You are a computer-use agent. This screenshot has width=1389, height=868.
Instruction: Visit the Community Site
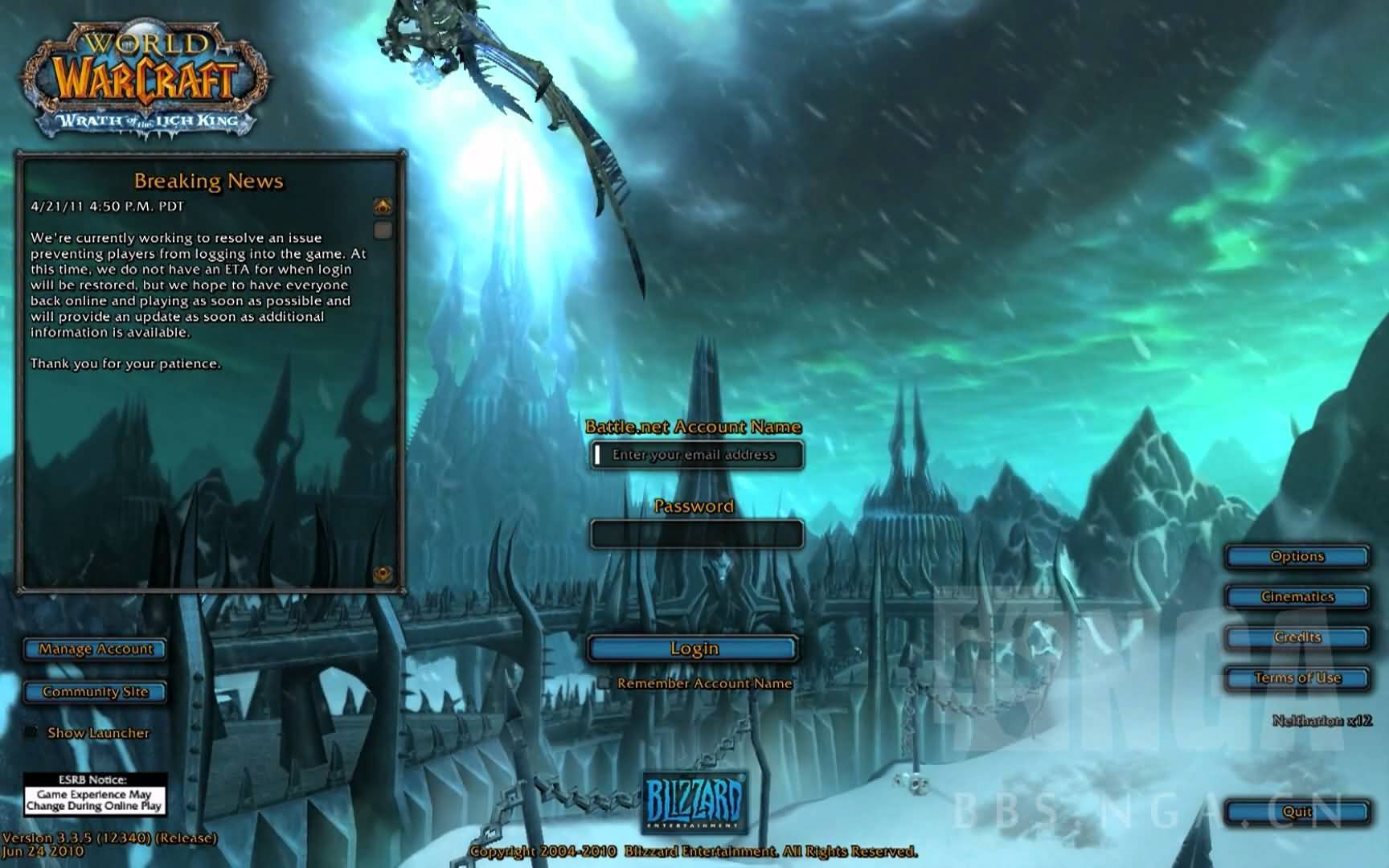point(95,692)
